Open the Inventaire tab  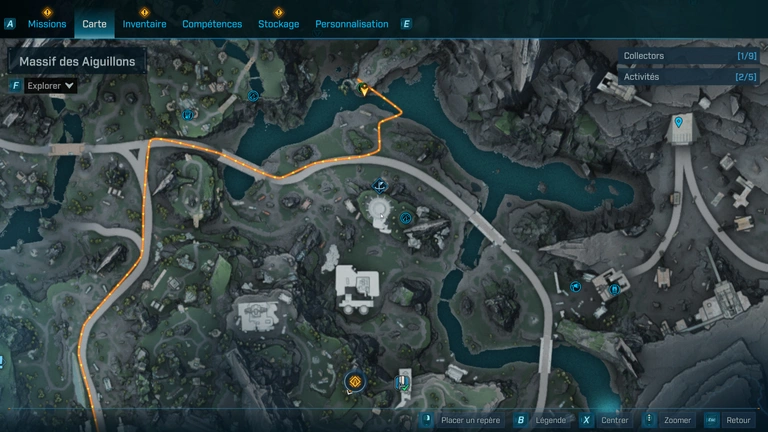pyautogui.click(x=144, y=24)
